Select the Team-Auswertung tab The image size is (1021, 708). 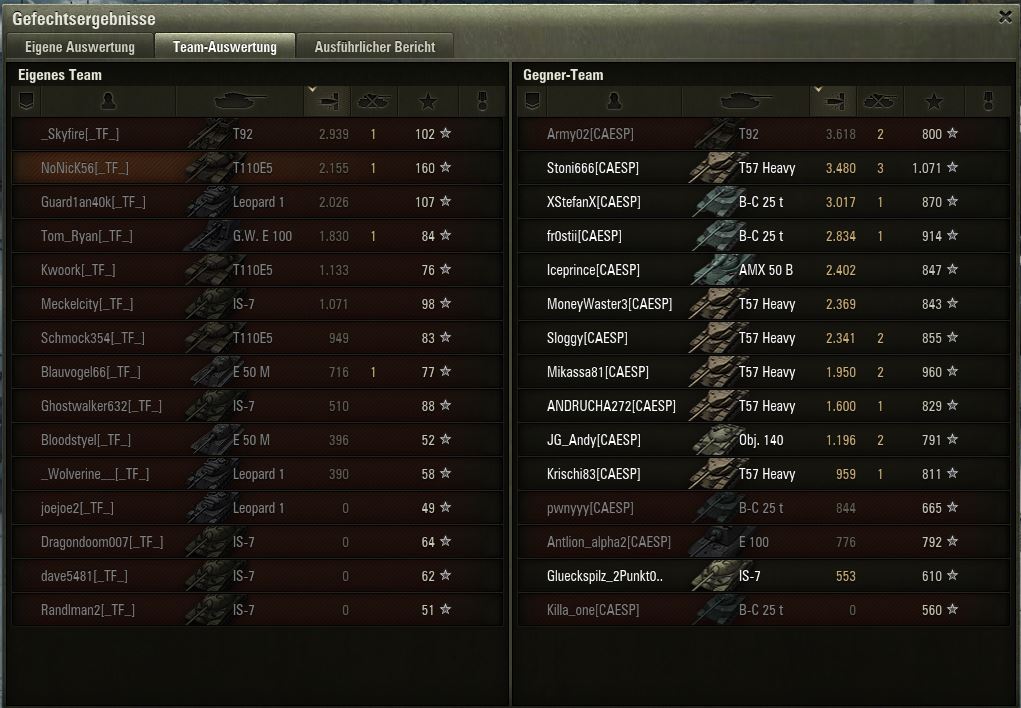pos(224,47)
